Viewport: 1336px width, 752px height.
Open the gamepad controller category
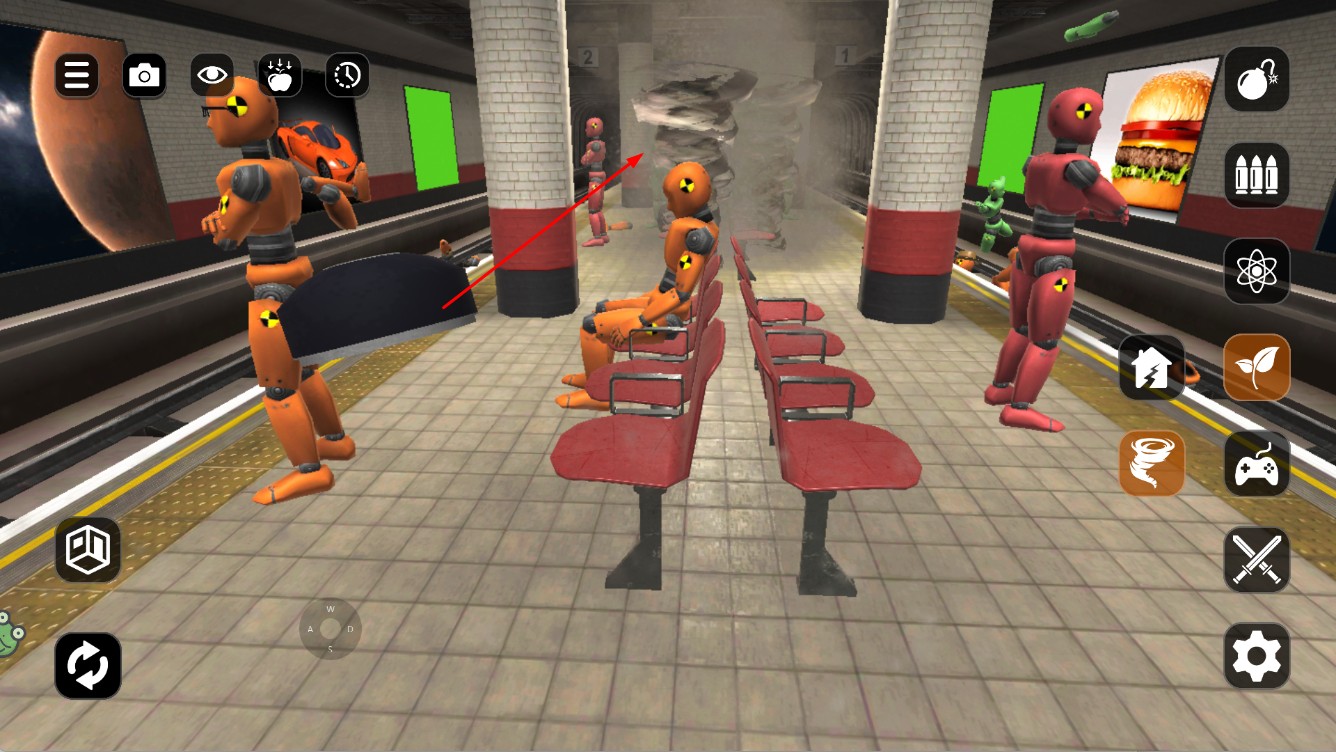click(1257, 464)
